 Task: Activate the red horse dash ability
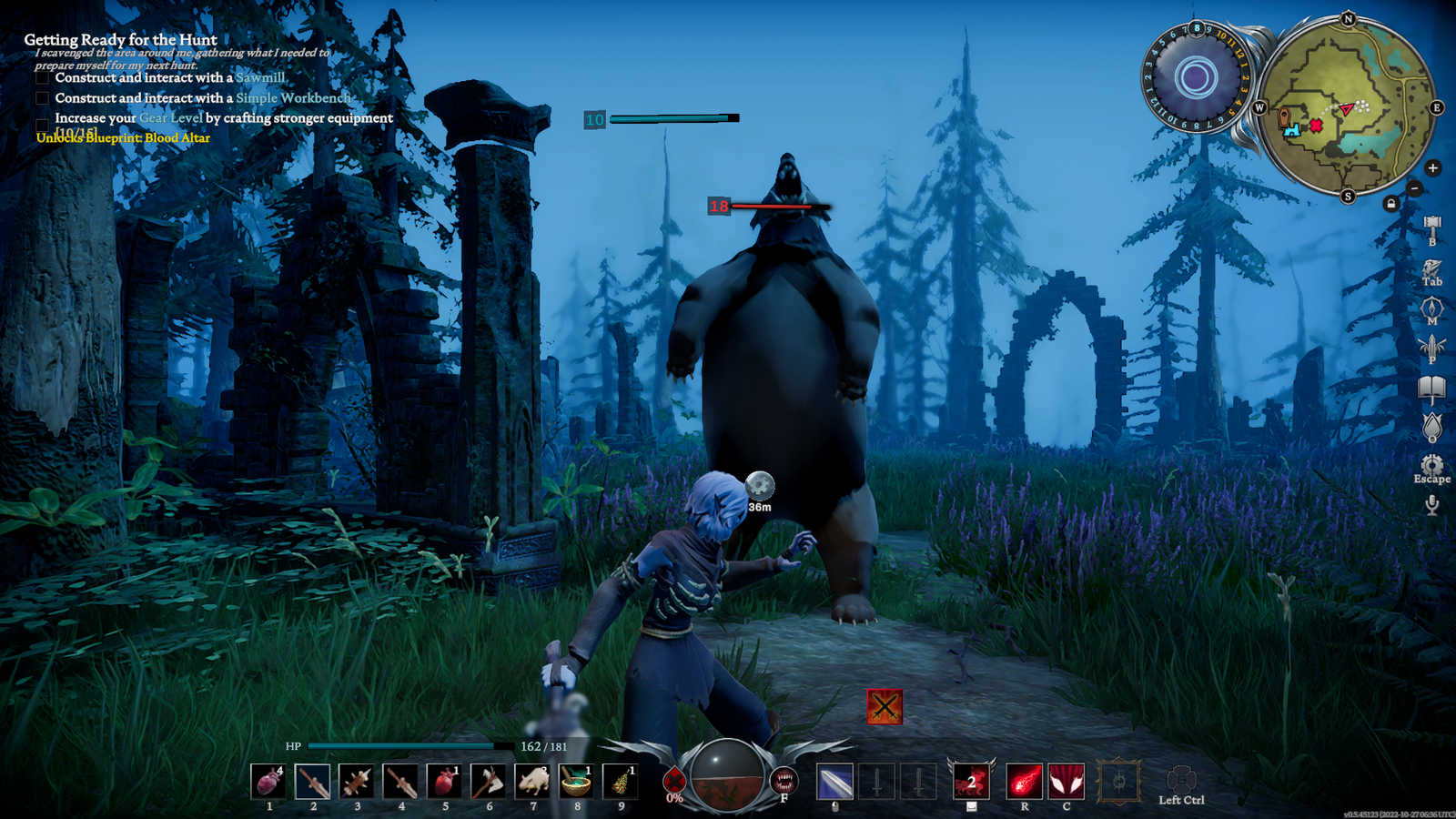(971, 782)
